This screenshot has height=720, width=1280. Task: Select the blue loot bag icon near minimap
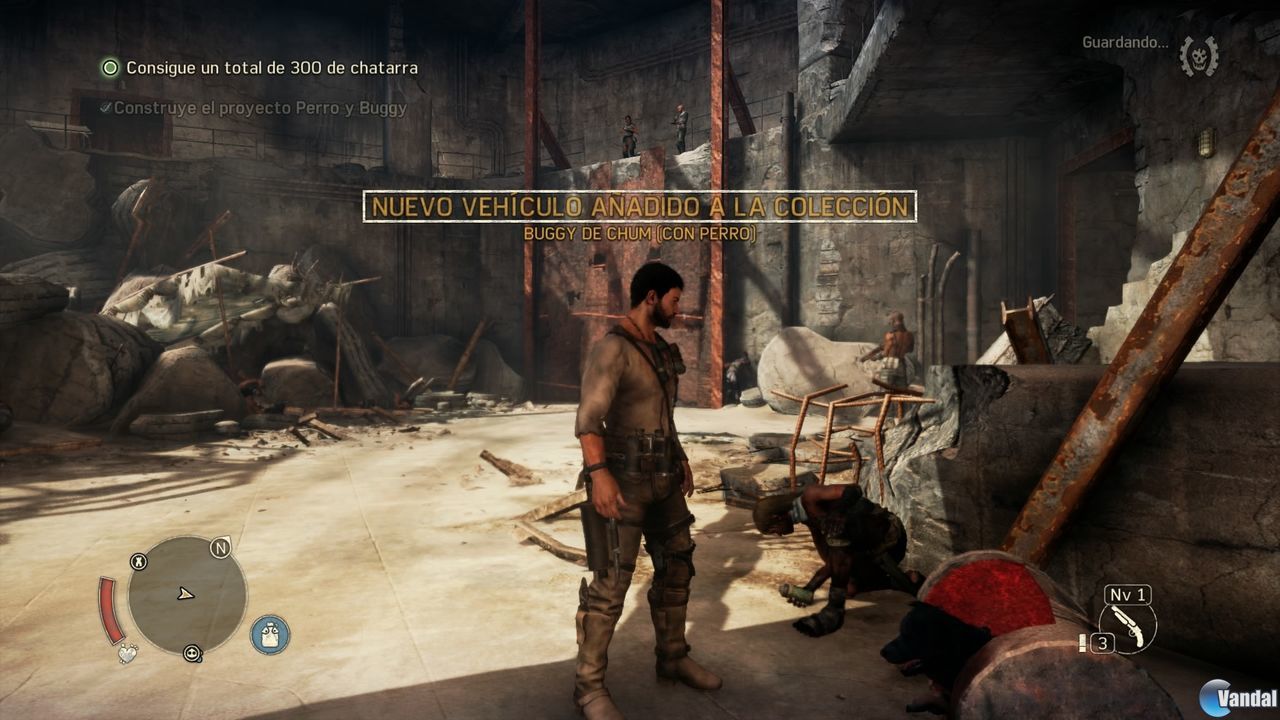pos(268,632)
